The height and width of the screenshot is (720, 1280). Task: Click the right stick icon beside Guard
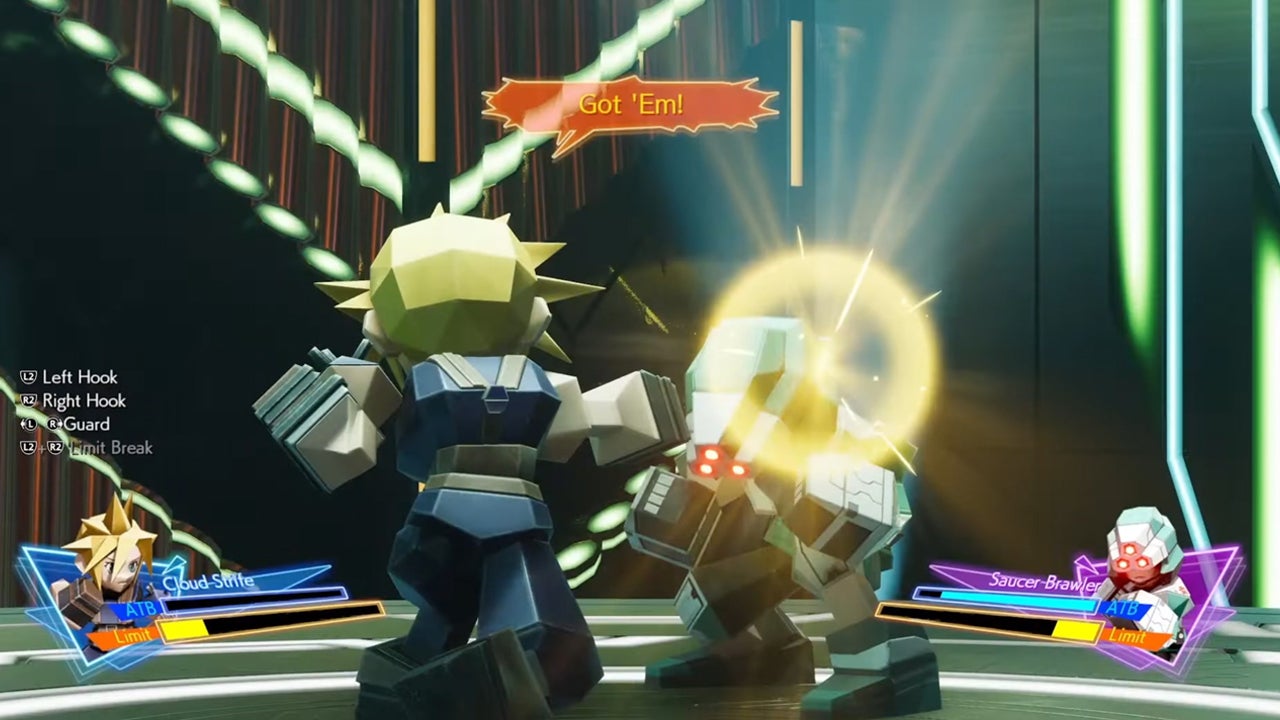click(x=55, y=423)
